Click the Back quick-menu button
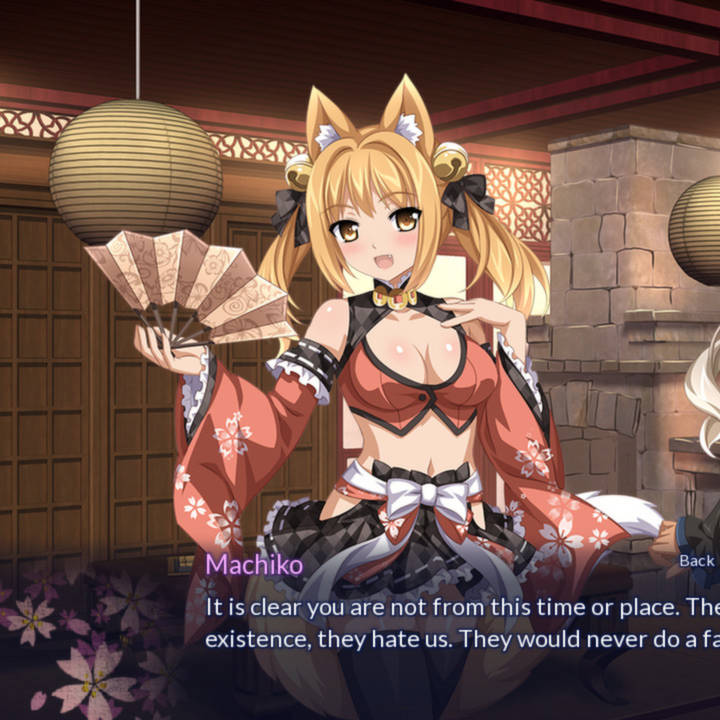The height and width of the screenshot is (720, 720). coord(696,561)
